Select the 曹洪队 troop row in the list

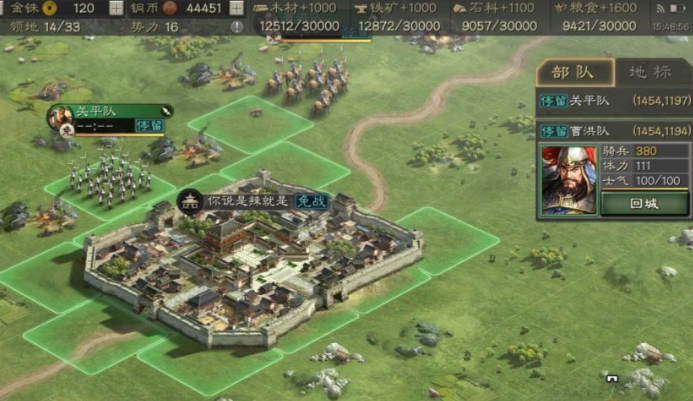[x=614, y=131]
